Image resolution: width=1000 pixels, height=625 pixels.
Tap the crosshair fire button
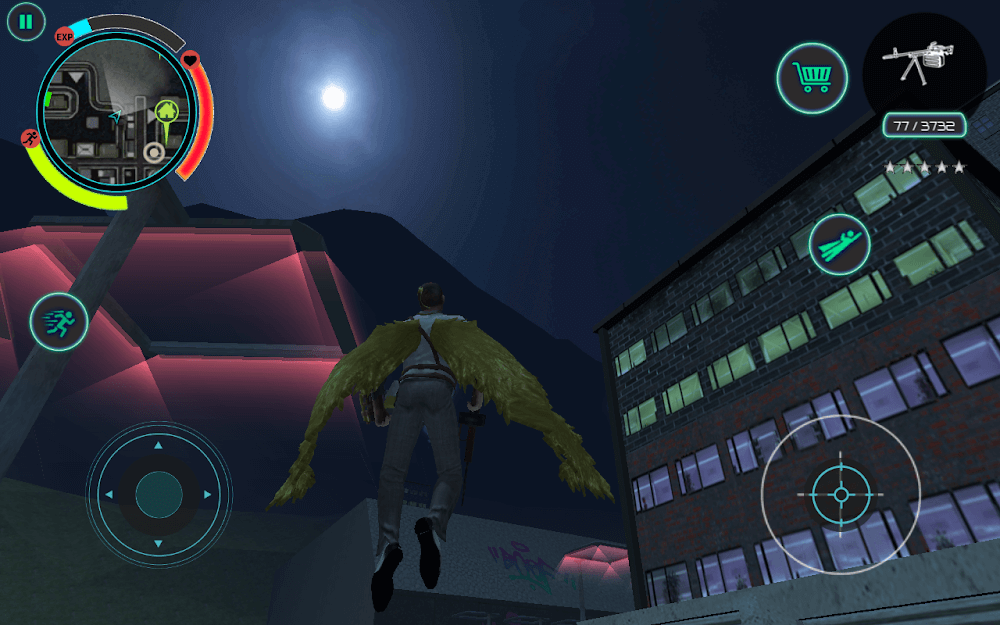tap(840, 495)
